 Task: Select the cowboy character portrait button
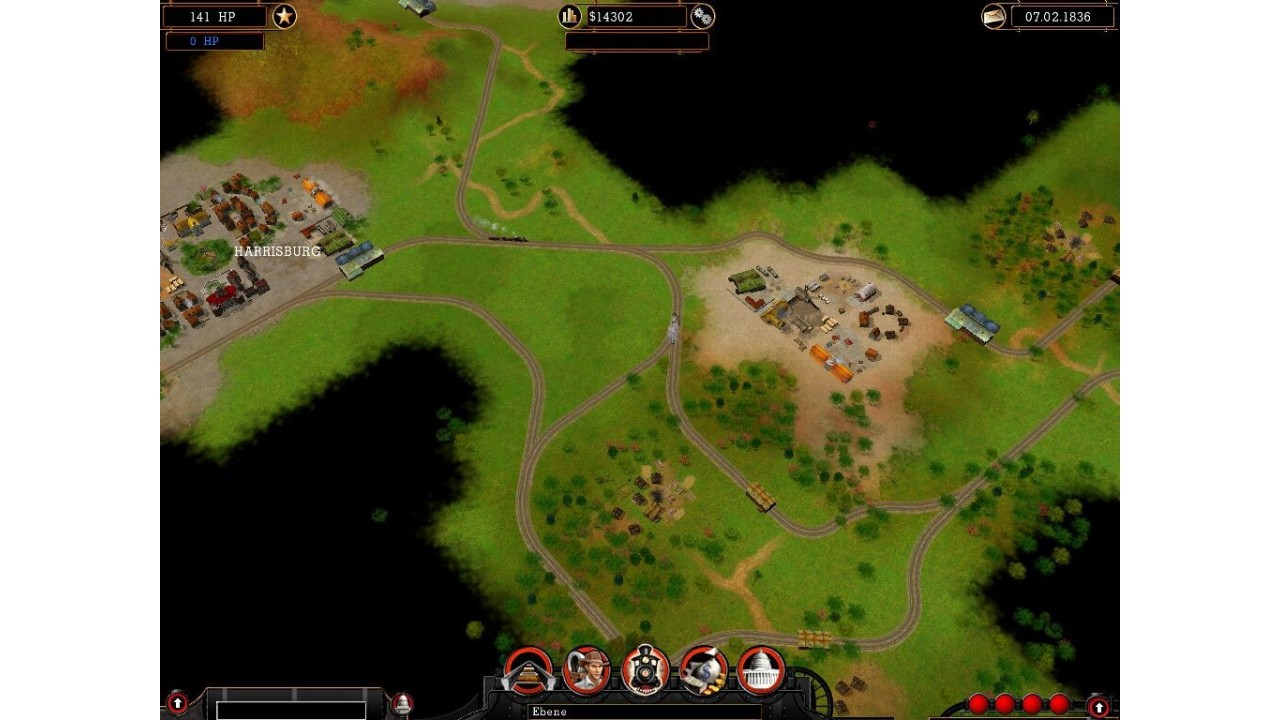[x=587, y=670]
